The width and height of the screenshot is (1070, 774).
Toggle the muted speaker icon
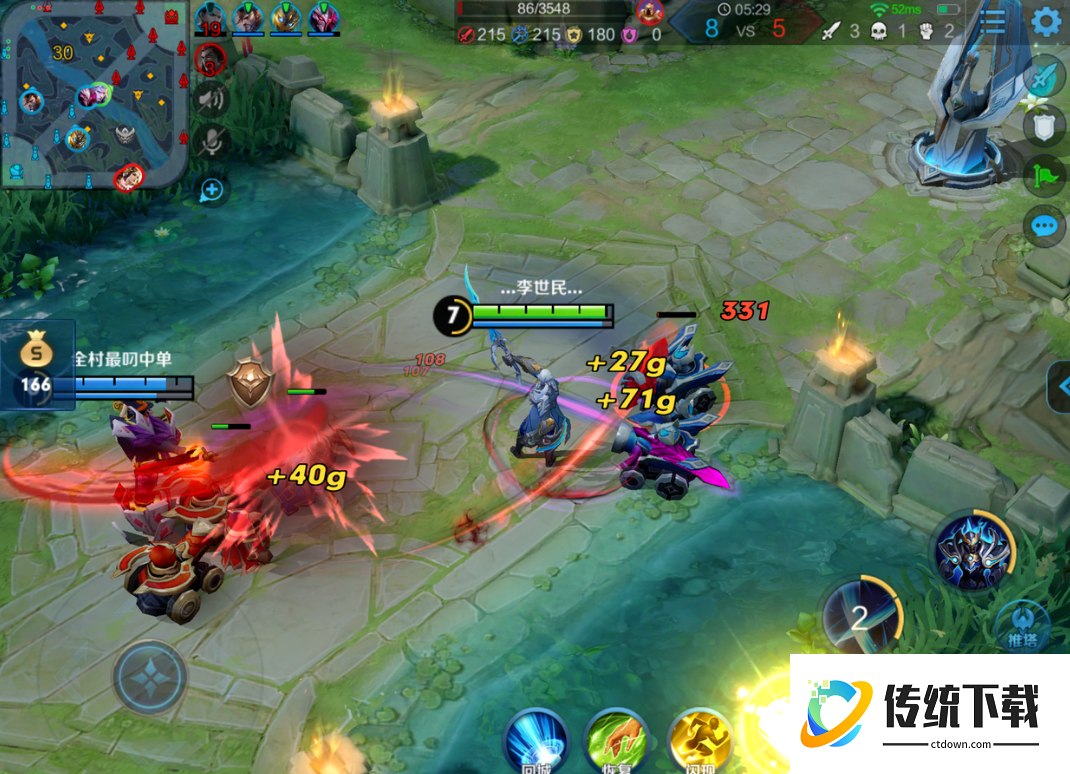click(211, 99)
